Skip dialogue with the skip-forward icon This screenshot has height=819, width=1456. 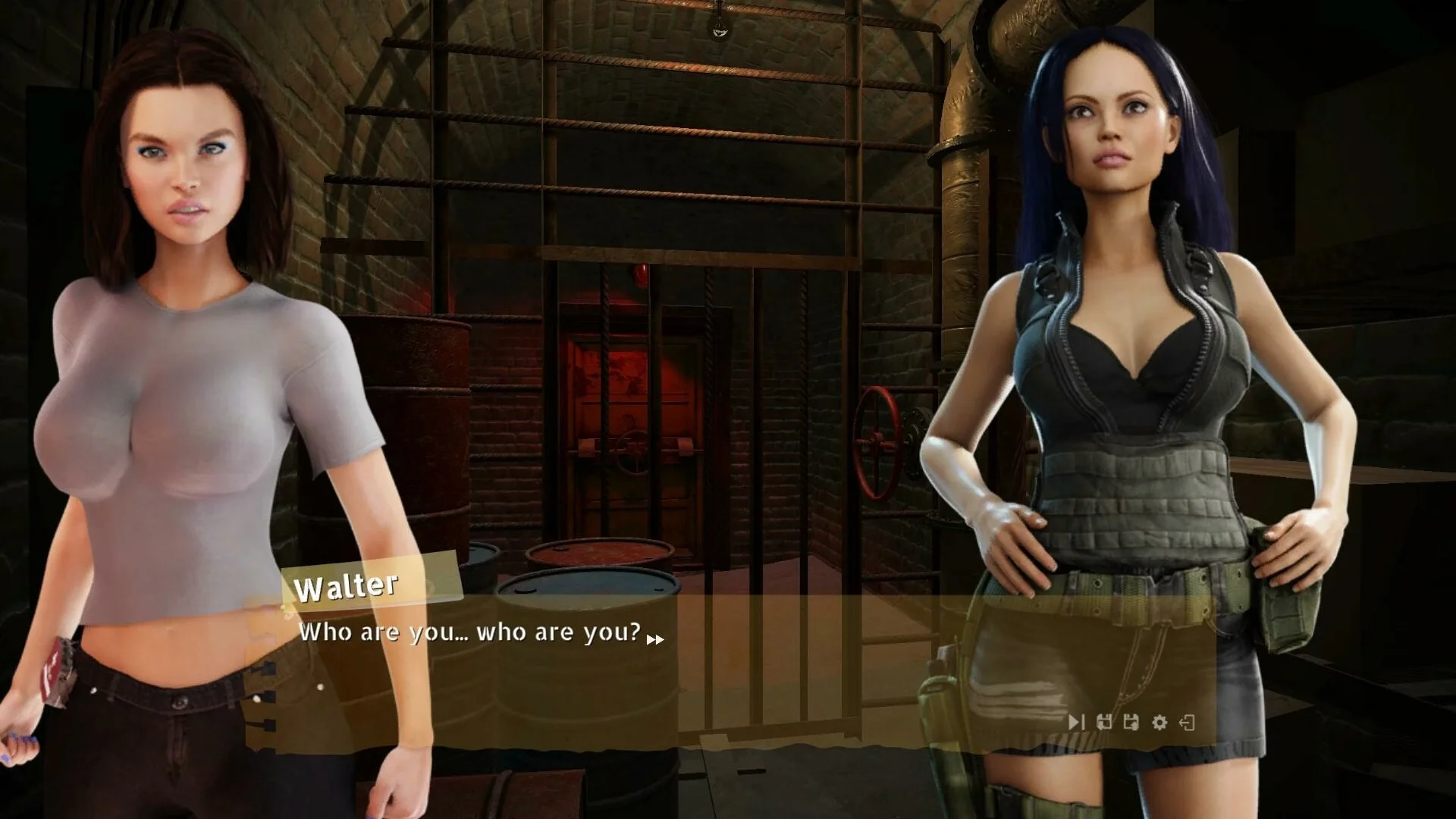pos(1076,722)
